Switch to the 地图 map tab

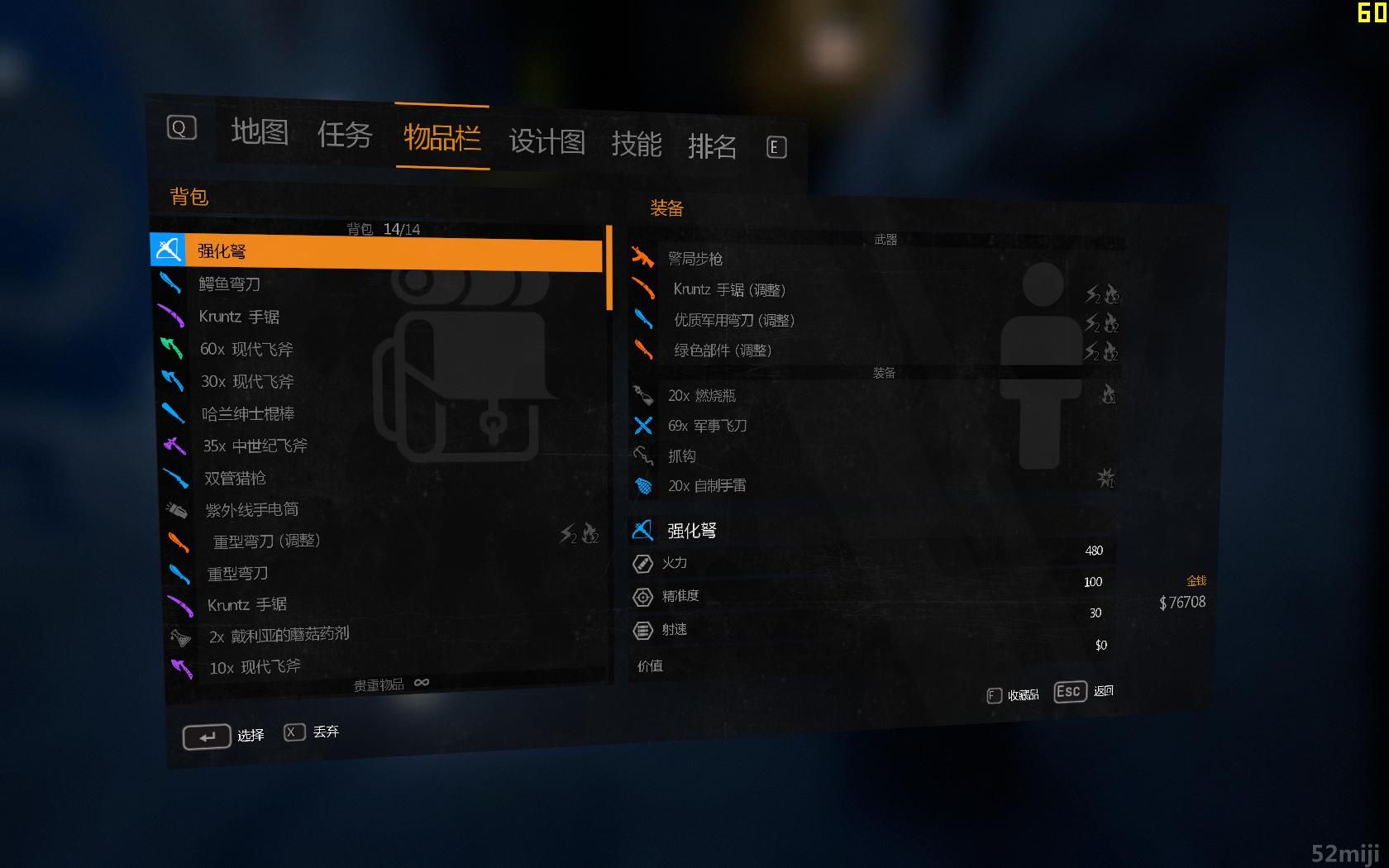260,131
